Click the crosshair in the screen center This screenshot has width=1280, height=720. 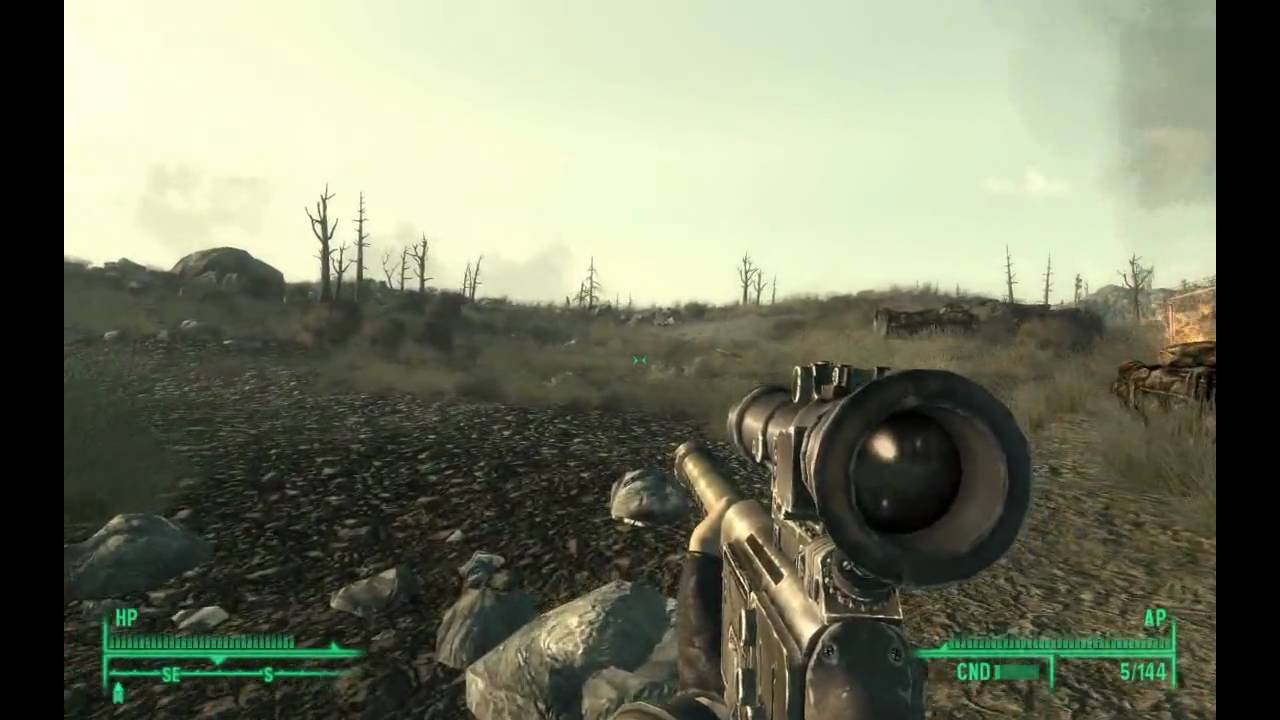tap(640, 360)
